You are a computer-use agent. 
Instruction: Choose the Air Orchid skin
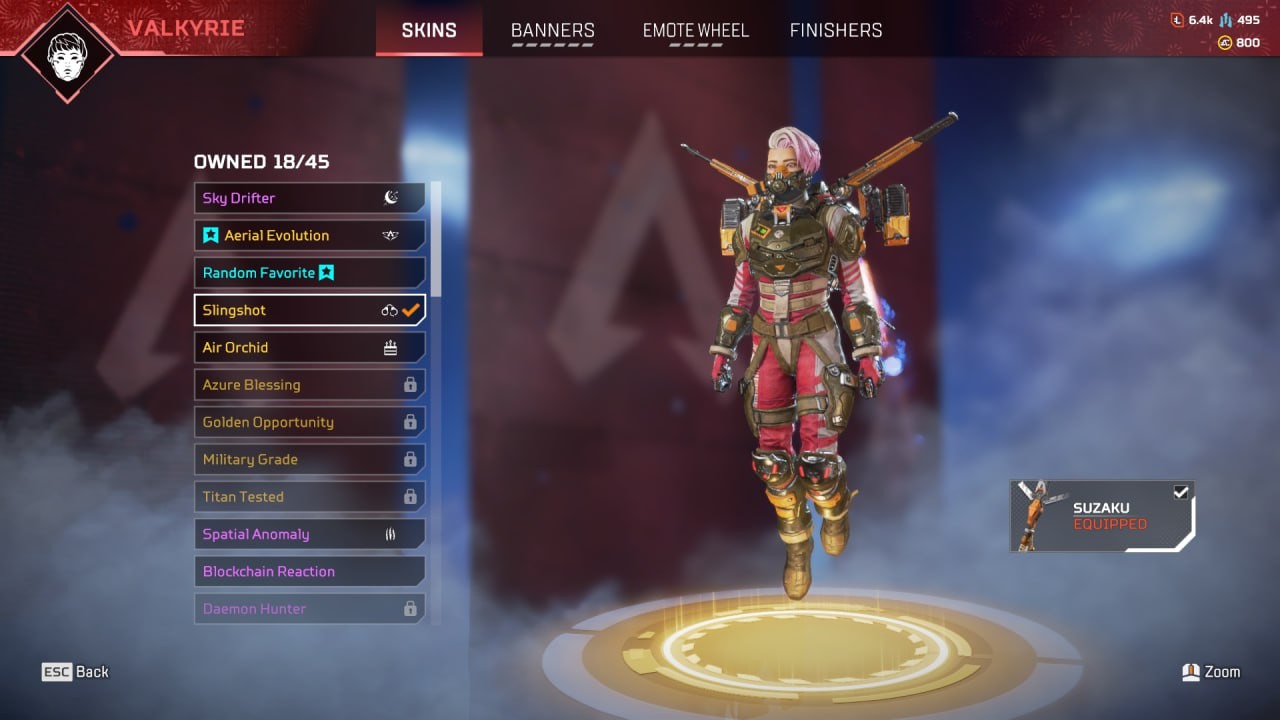point(309,347)
